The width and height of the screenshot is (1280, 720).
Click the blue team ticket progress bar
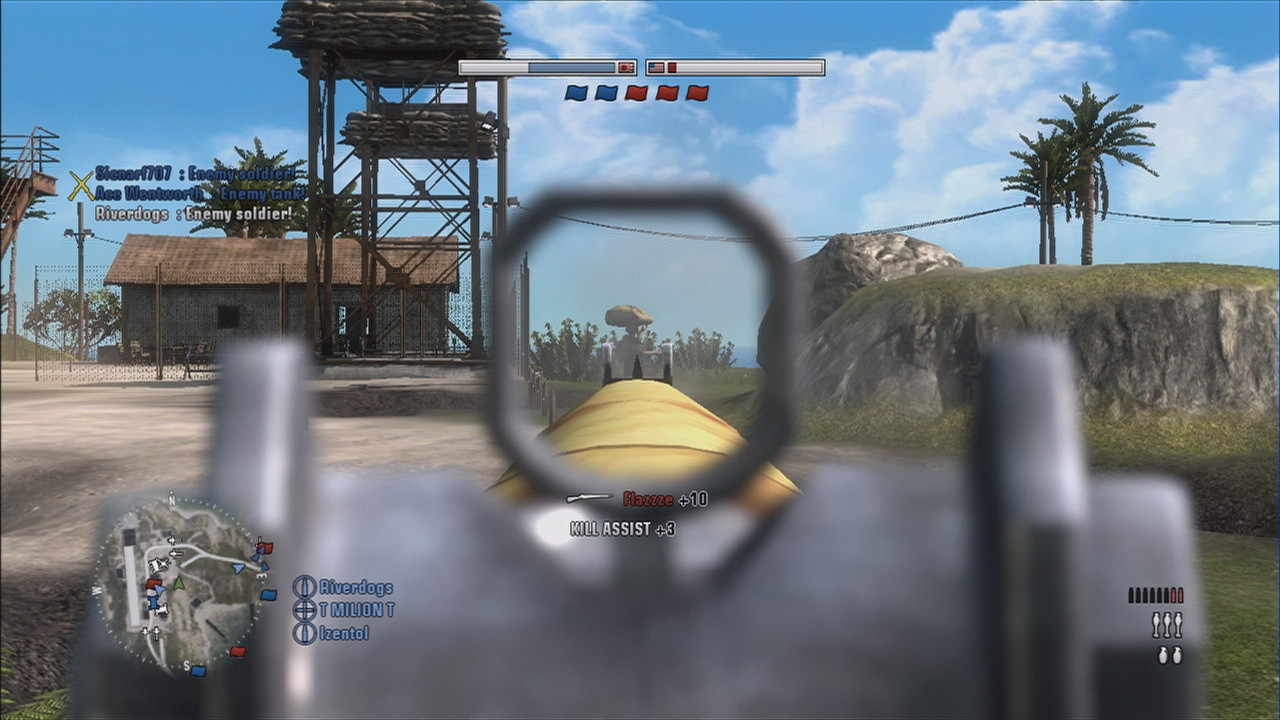[570, 67]
